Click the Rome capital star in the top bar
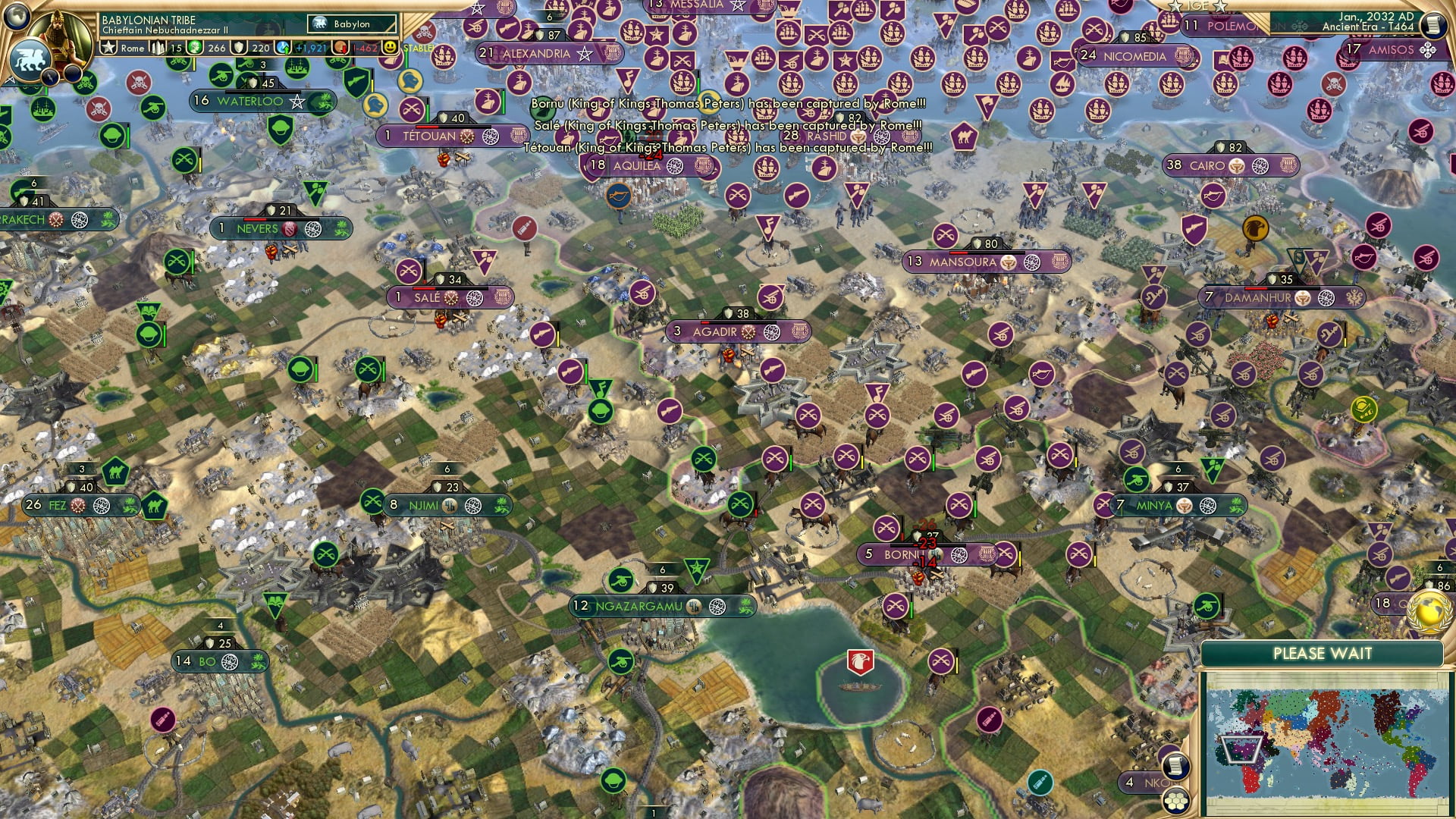This screenshot has height=819, width=1456. [x=108, y=46]
